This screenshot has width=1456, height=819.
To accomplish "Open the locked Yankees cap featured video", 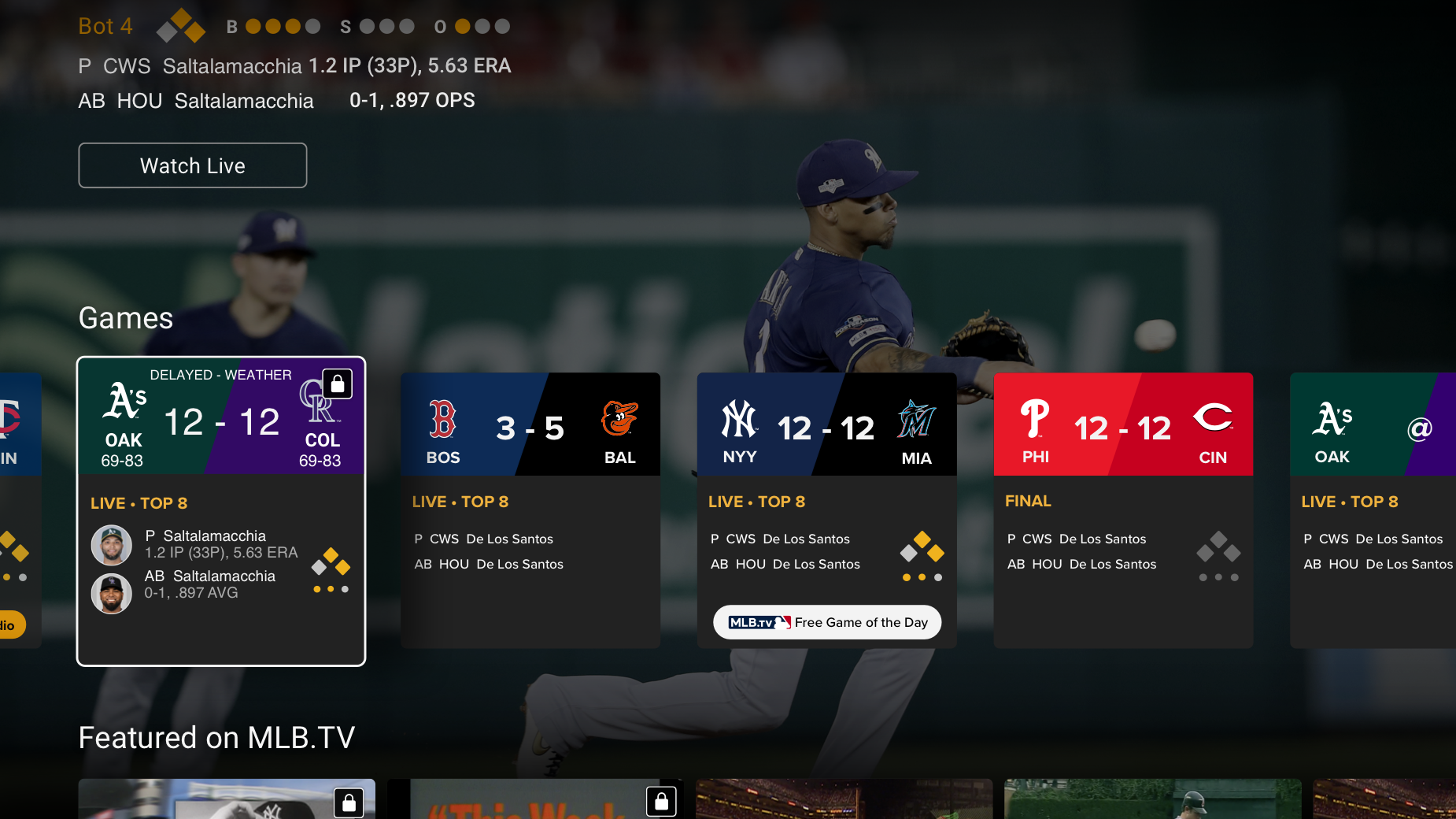I will click(227, 799).
